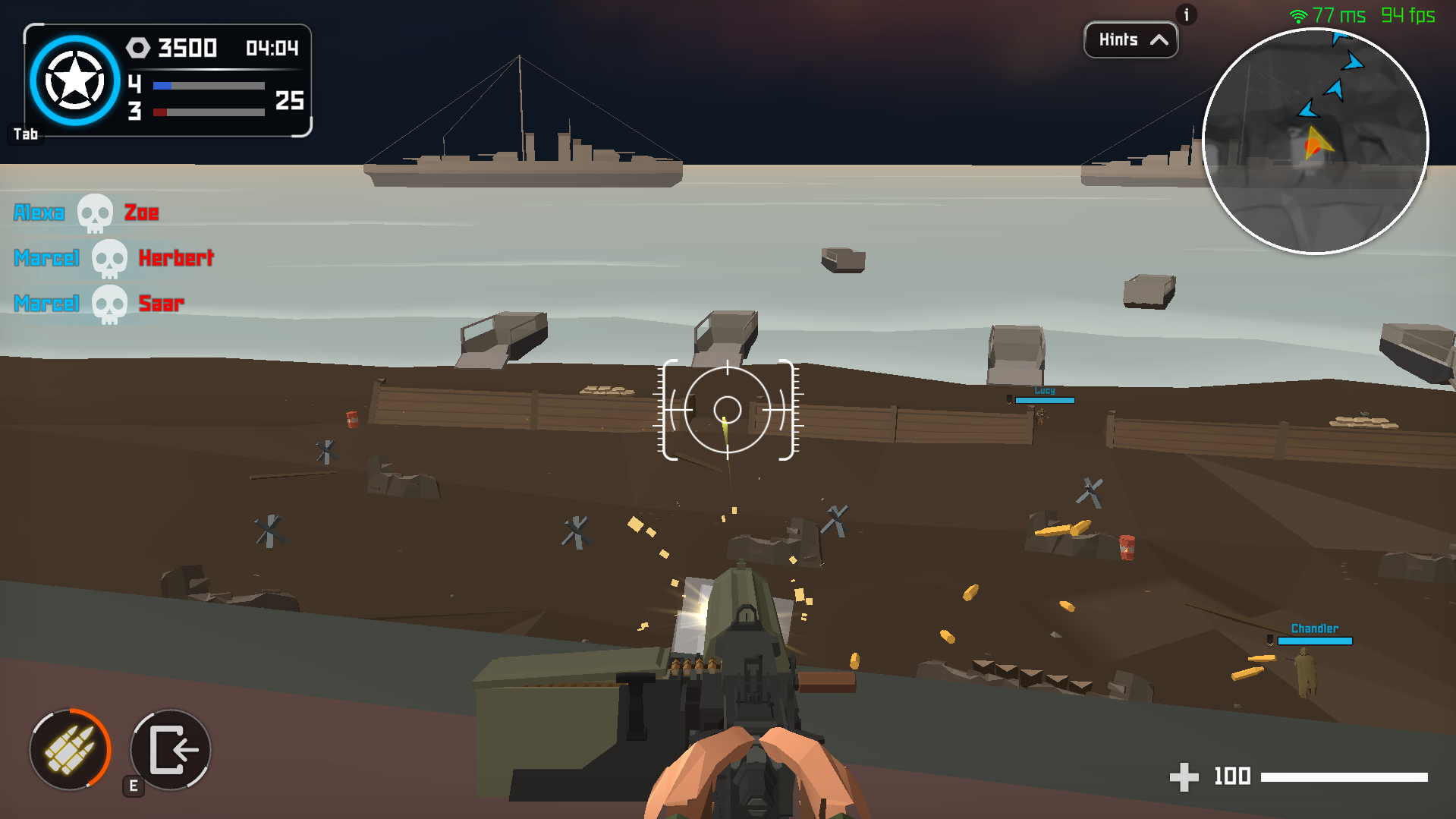Click the exit turret icon labeled E
The width and height of the screenshot is (1456, 819).
[x=170, y=750]
